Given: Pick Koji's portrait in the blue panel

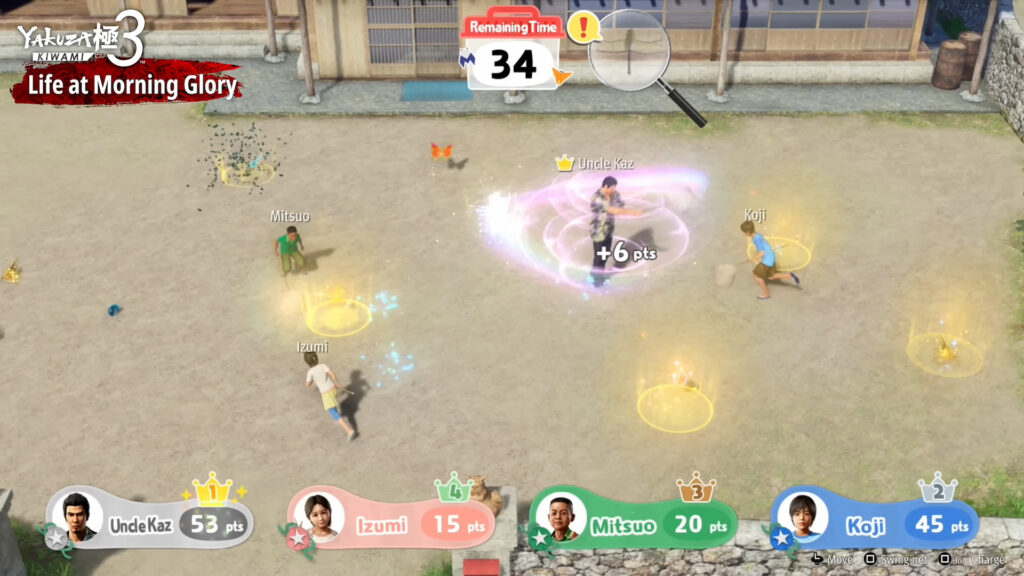Looking at the screenshot, I should click(x=802, y=517).
